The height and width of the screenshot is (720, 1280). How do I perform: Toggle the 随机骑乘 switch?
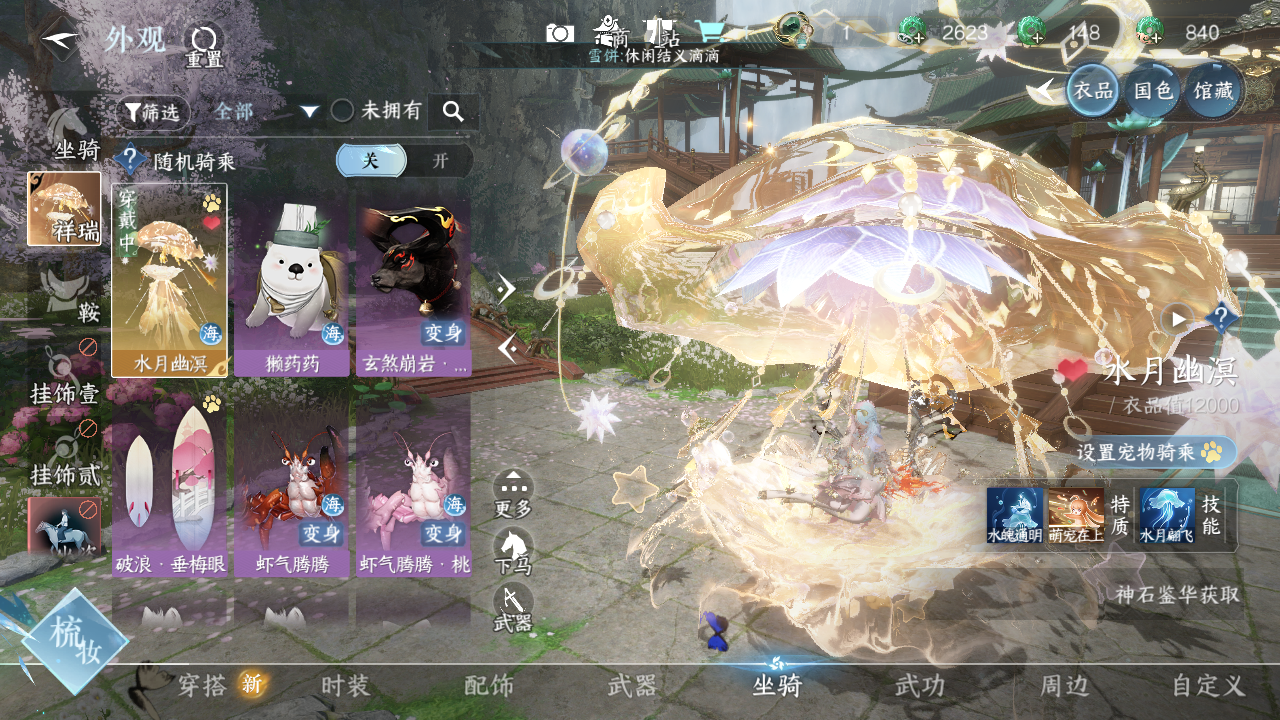pyautogui.click(x=404, y=161)
